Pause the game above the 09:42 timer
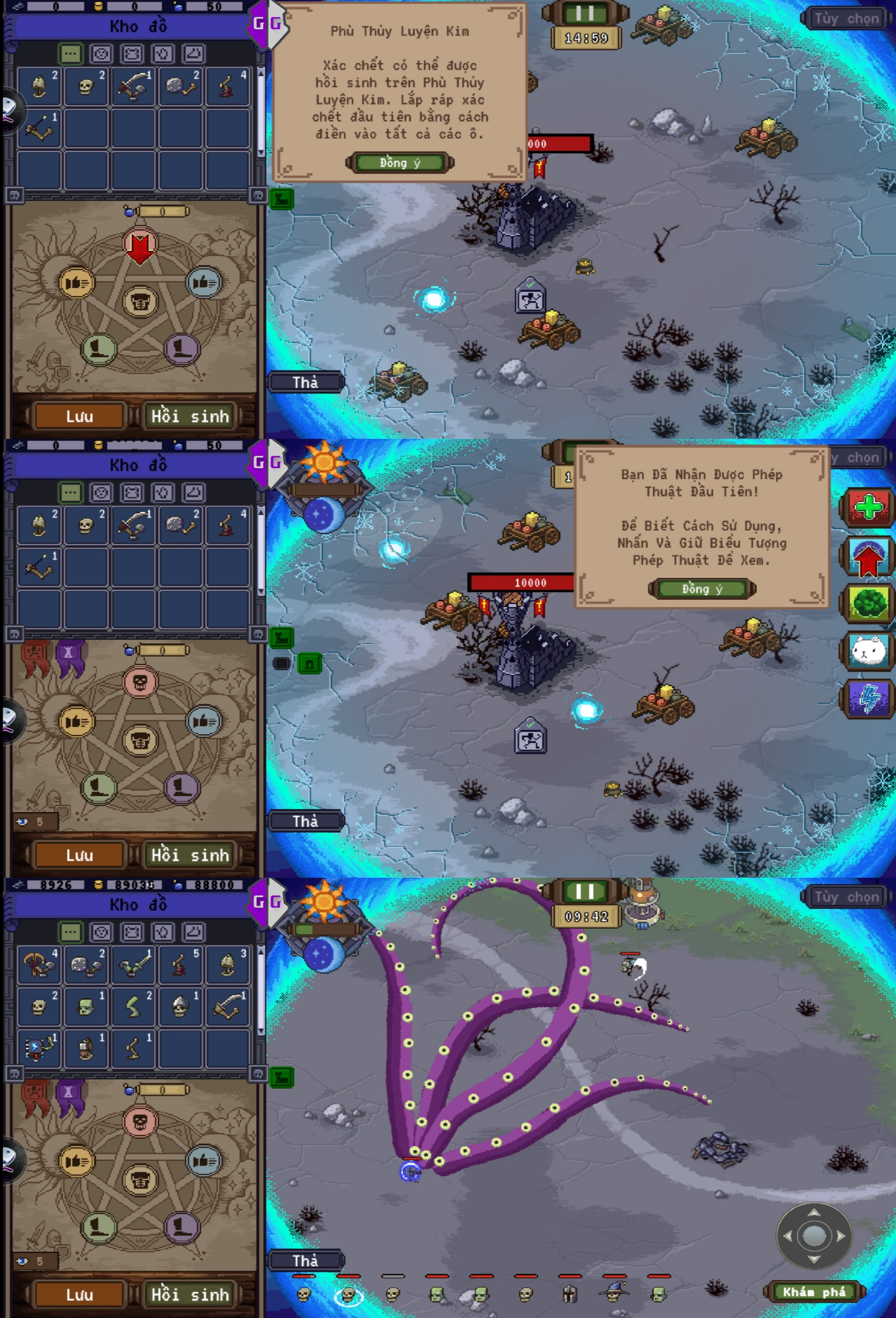This screenshot has height=1318, width=896. [x=585, y=891]
